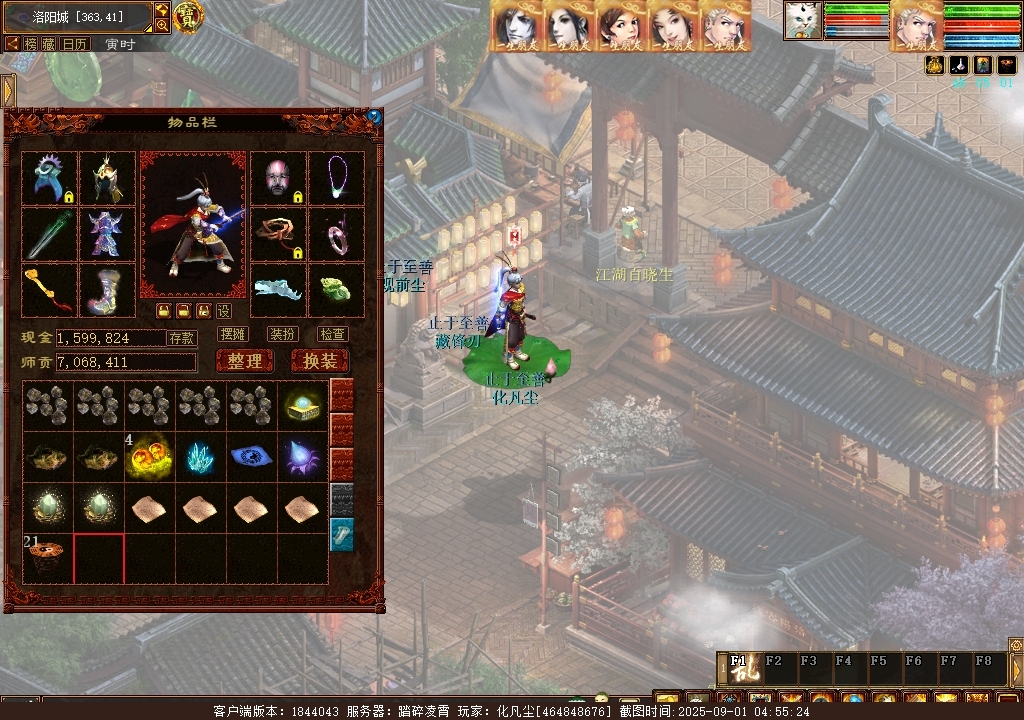1024x720 pixels.
Task: Select the purple armor equipment slot
Action: (x=107, y=234)
